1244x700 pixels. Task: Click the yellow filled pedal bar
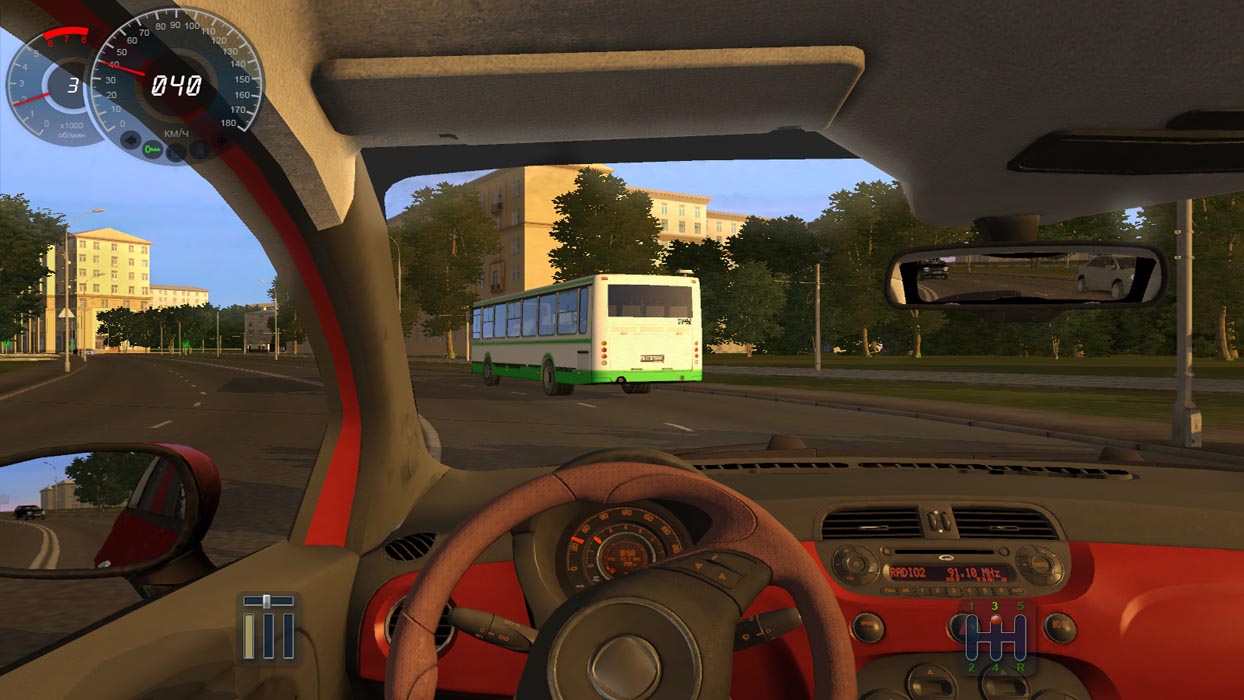(250, 636)
